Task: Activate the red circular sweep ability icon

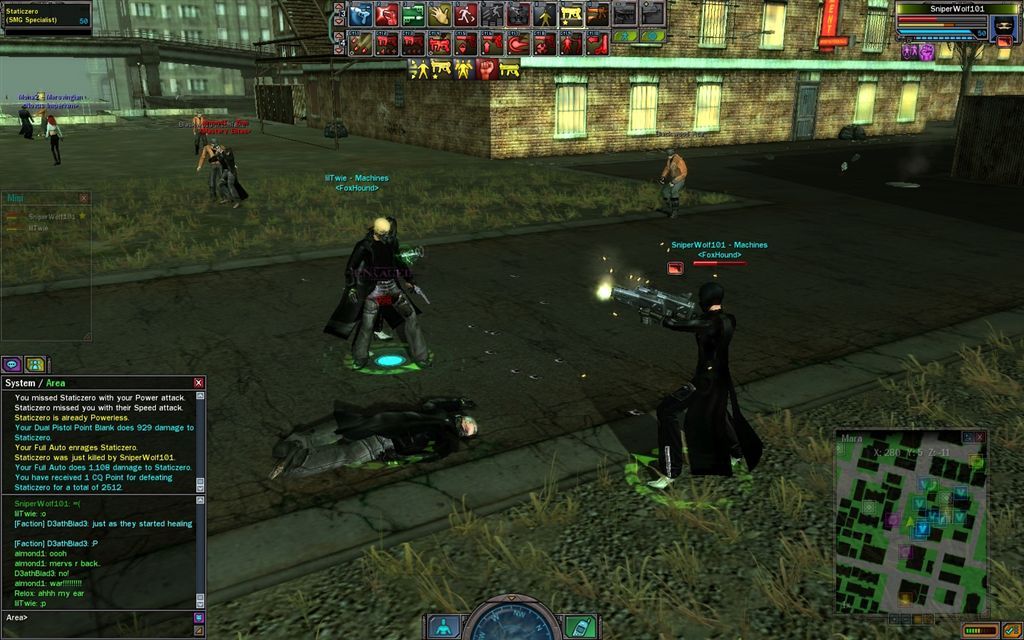Action: (x=517, y=44)
